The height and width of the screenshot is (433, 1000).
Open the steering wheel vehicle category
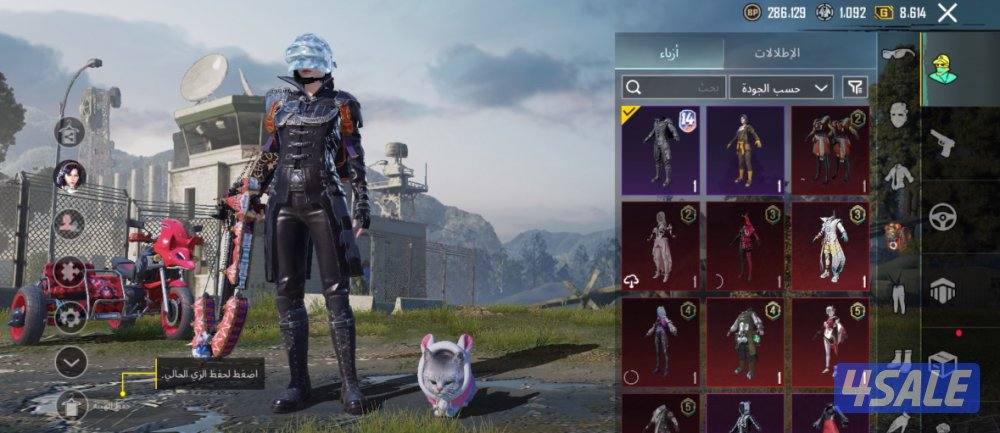pos(943,215)
